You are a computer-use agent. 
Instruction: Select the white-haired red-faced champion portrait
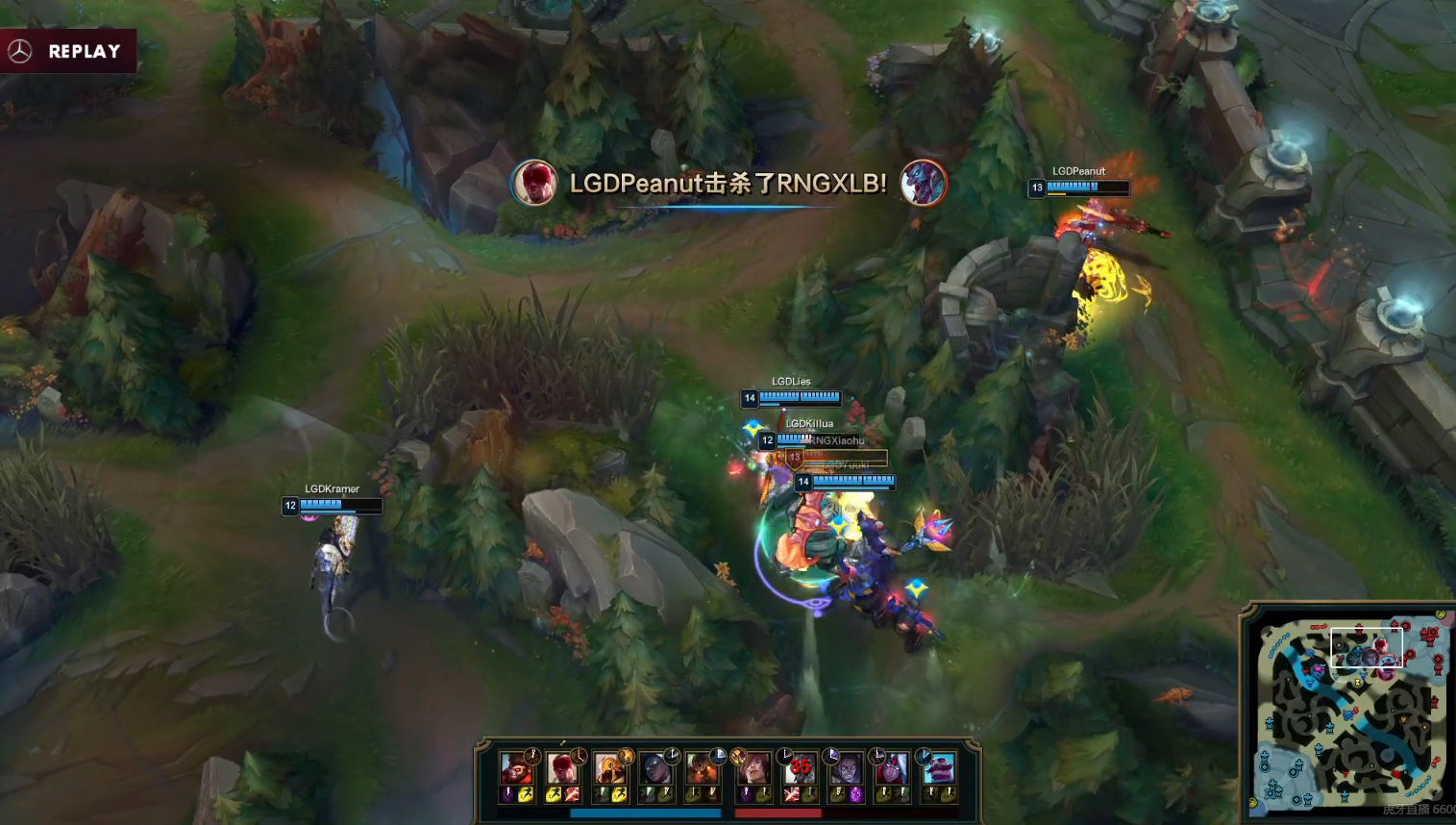tap(893, 769)
